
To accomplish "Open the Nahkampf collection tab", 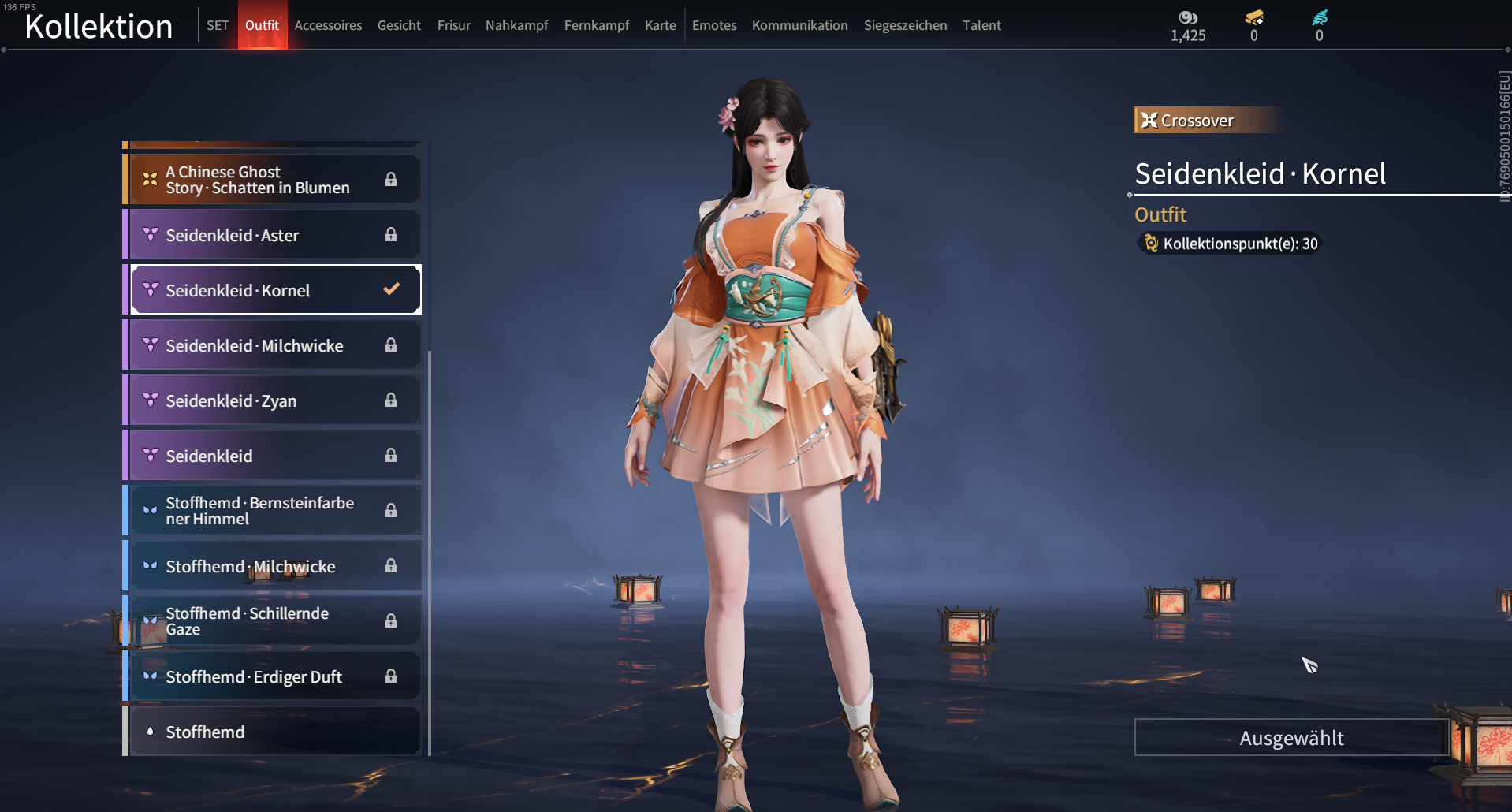I will pos(516,25).
